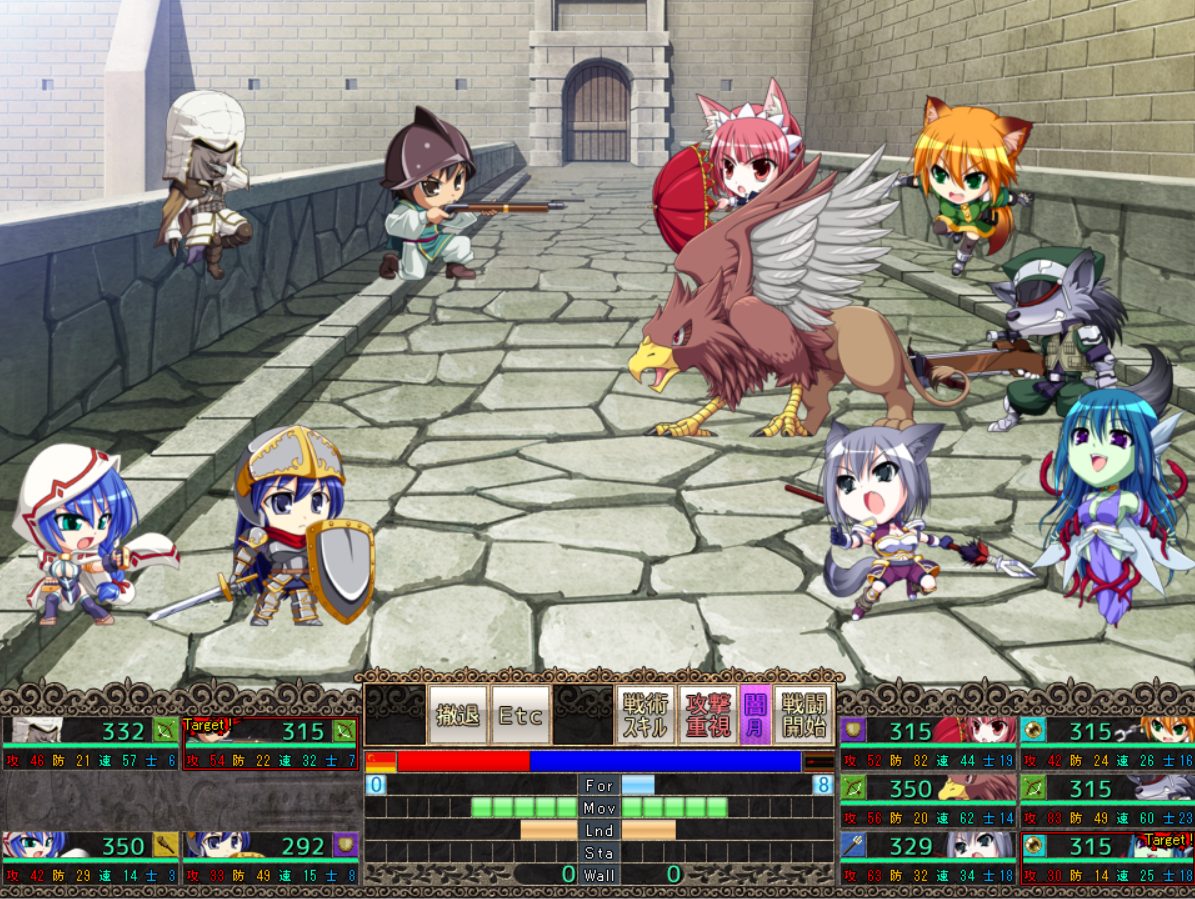Select the purple 闇月 button

coord(755,714)
